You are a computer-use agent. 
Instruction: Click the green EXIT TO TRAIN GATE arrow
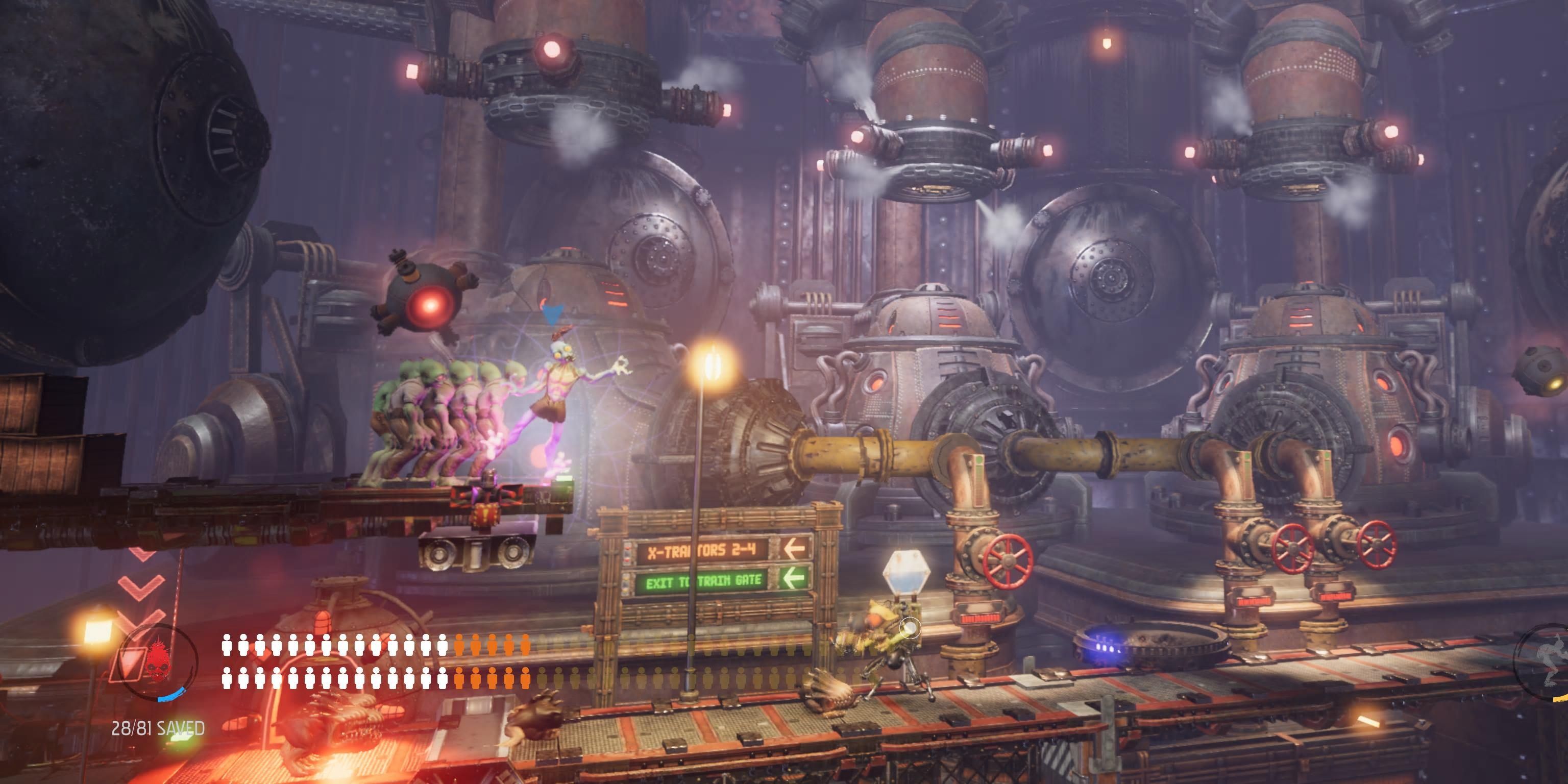click(794, 578)
